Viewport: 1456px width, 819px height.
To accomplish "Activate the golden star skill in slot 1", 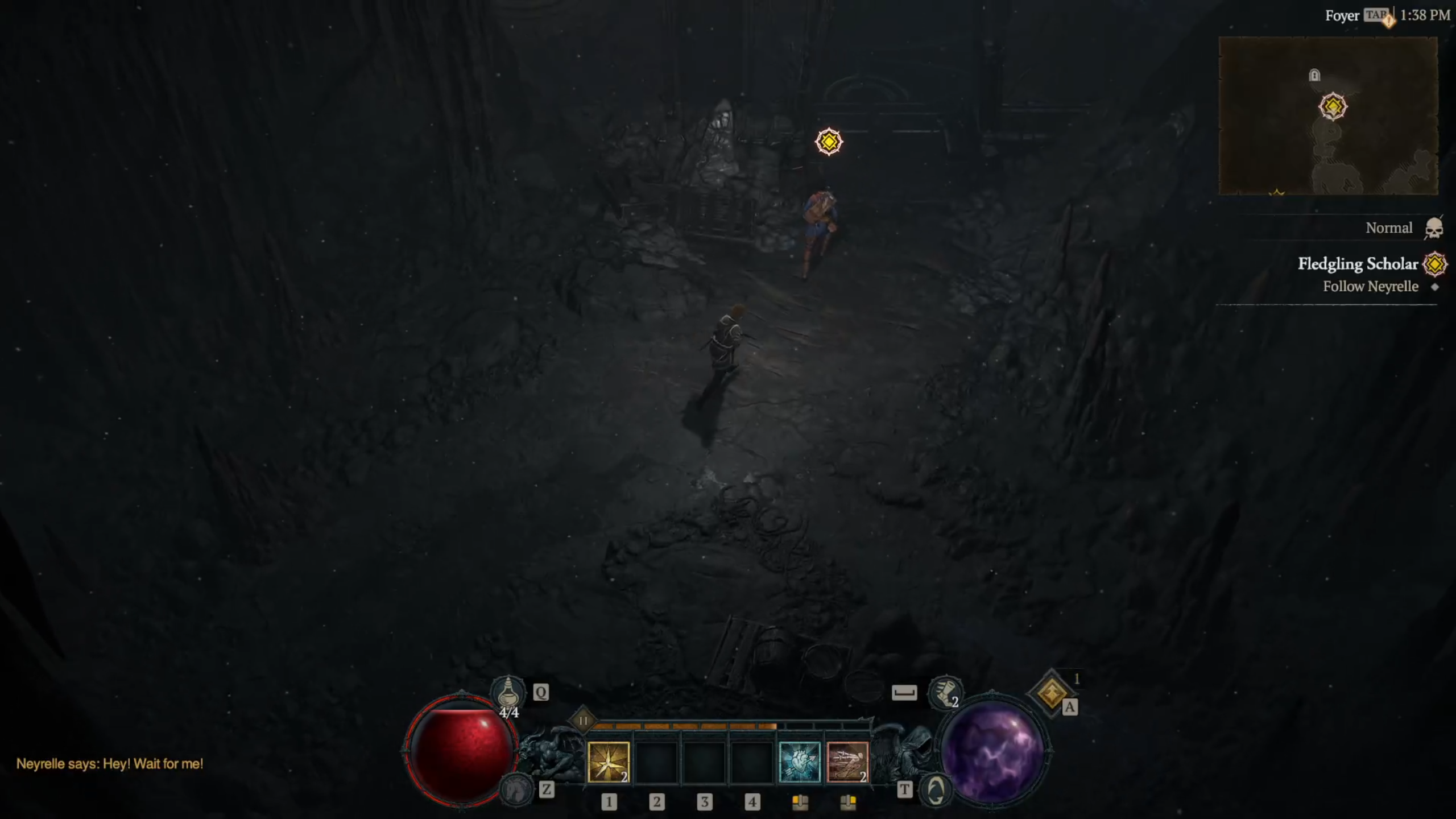I will 608,762.
